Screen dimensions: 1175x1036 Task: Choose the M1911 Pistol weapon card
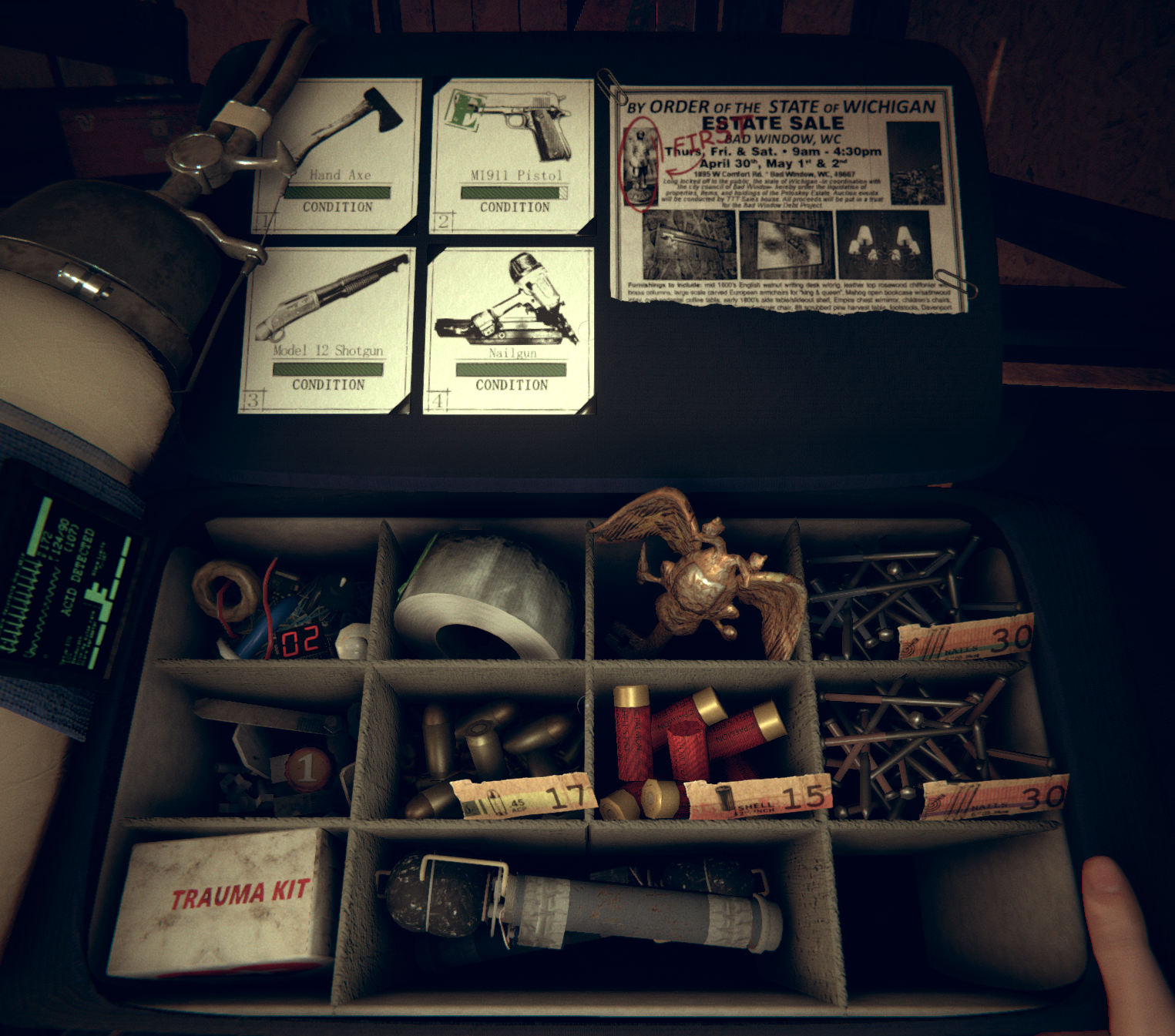click(x=512, y=155)
